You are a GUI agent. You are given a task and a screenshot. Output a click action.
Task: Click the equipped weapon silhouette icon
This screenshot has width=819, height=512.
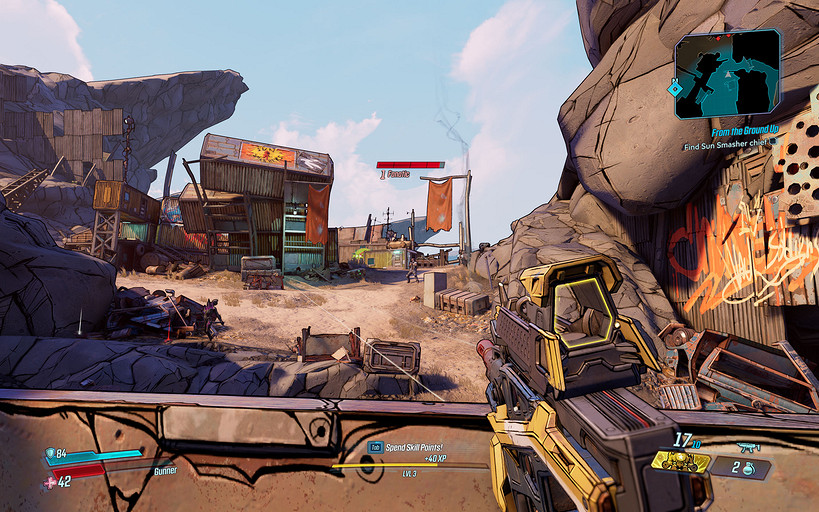[x=747, y=447]
